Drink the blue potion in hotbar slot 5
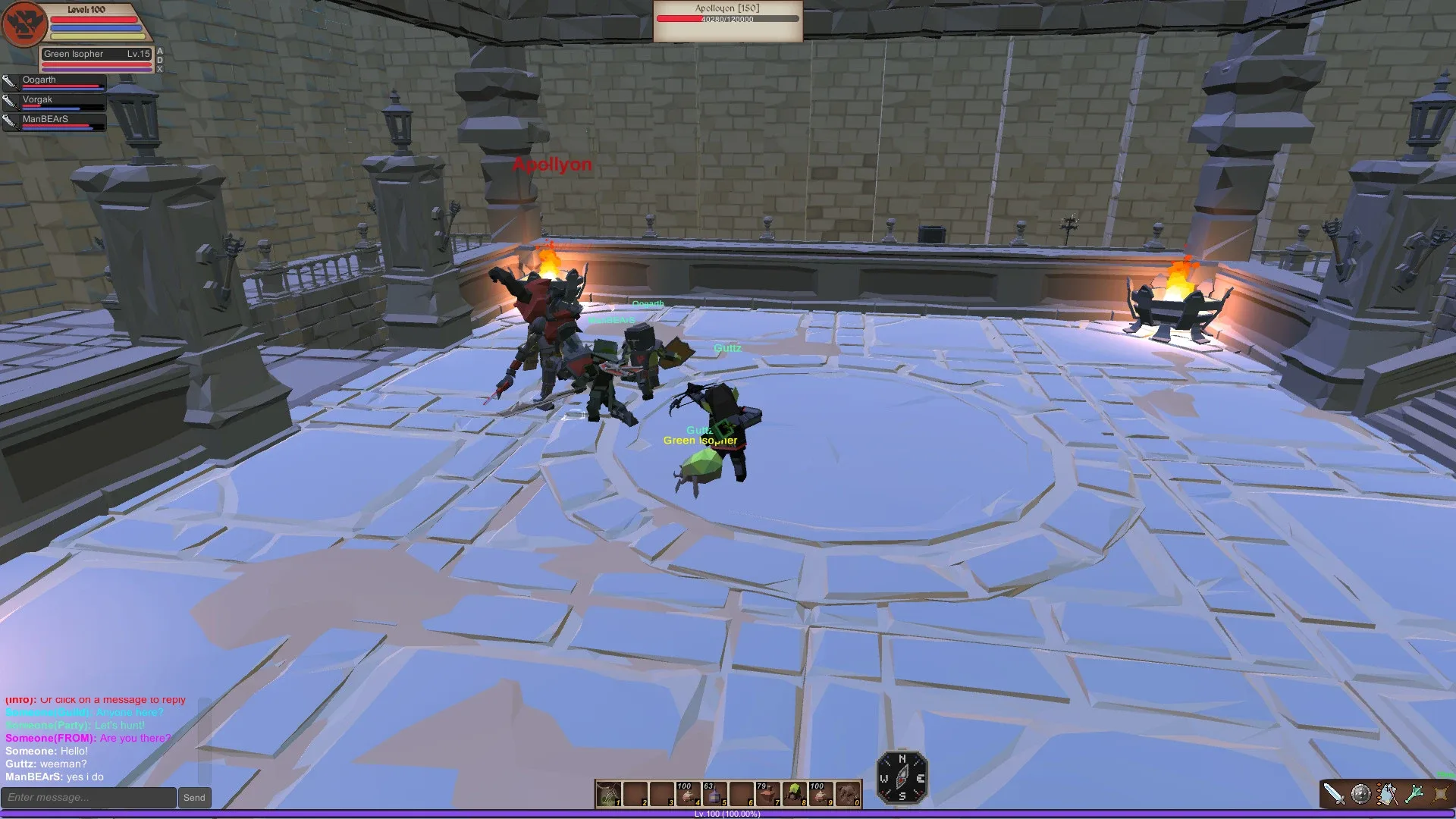Viewport: 1456px width, 819px height. 714,795
